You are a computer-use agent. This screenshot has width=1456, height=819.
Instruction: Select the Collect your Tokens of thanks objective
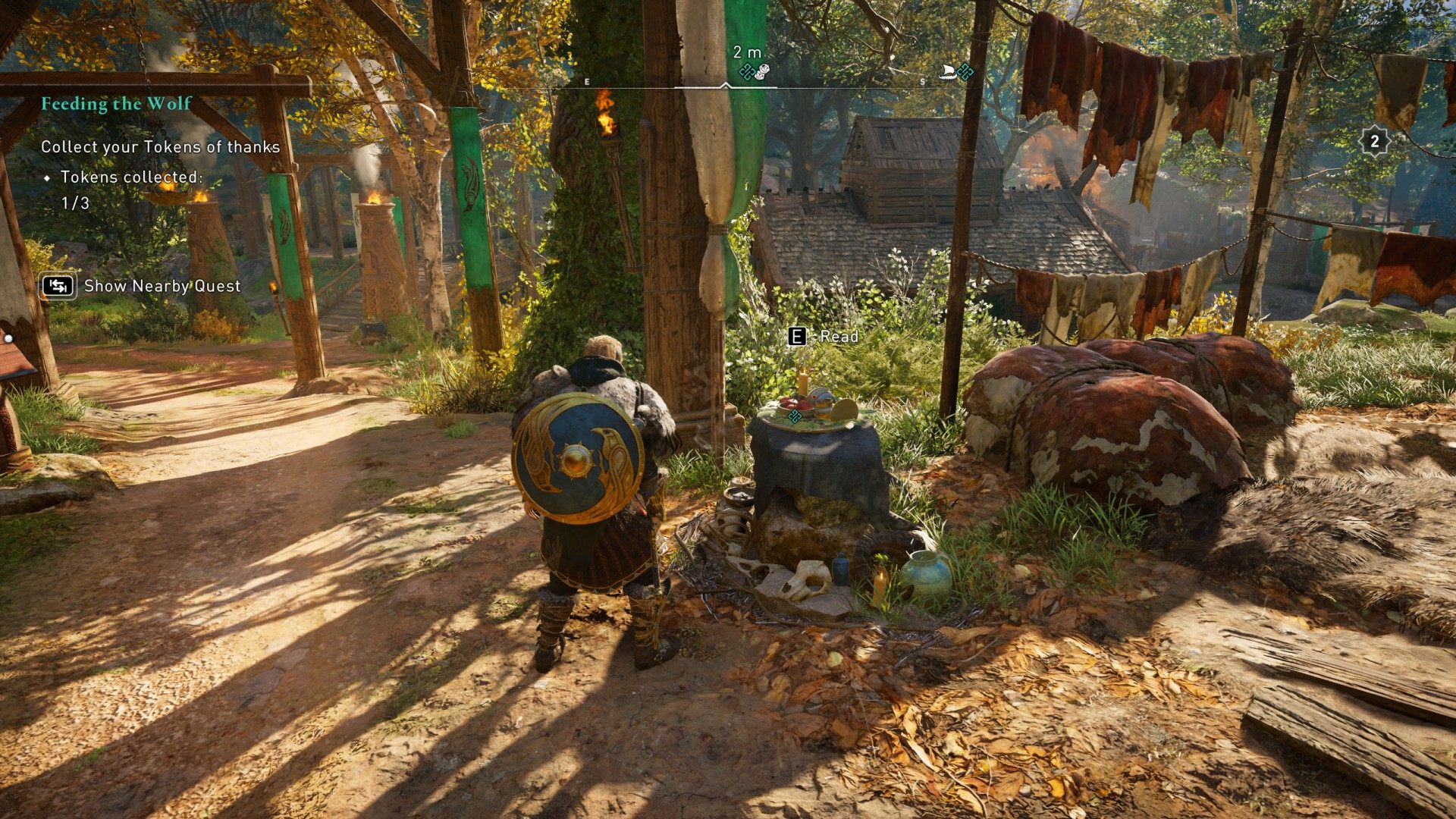point(160,147)
